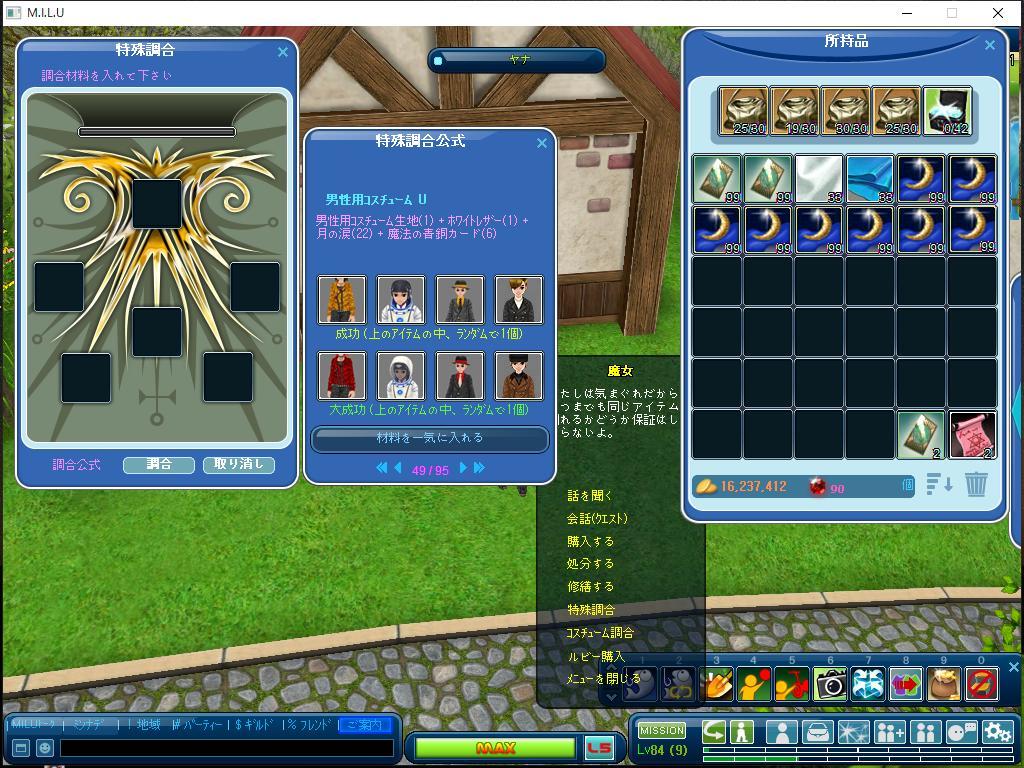The width and height of the screenshot is (1024, 768).
Task: Open the gear settings menu
Action: click(997, 733)
